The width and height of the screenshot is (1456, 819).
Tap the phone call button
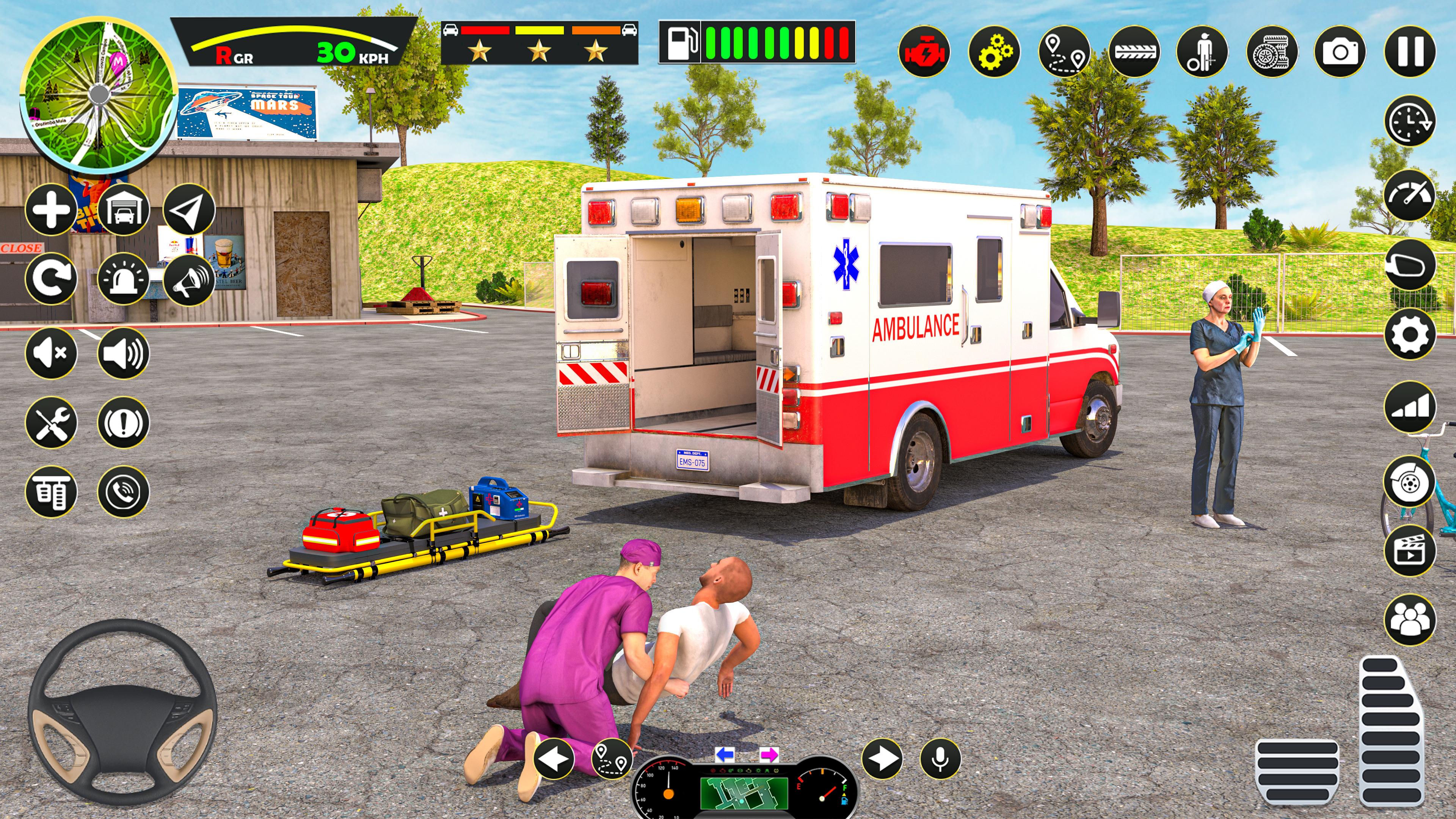coord(123,492)
